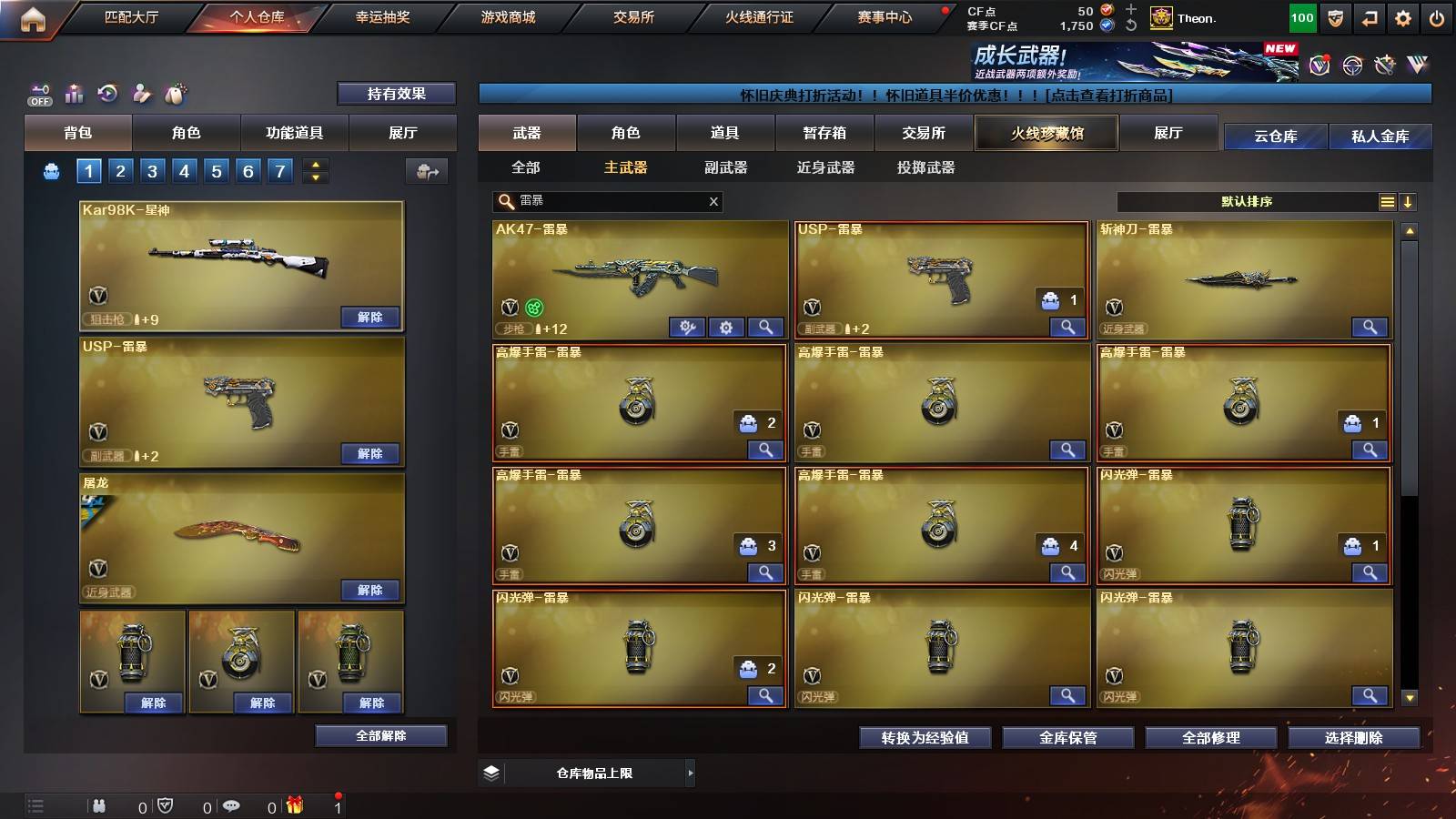This screenshot has width=1456, height=819.
Task: Click the storage chest icon left of backpack numbers
Action: pos(49,170)
